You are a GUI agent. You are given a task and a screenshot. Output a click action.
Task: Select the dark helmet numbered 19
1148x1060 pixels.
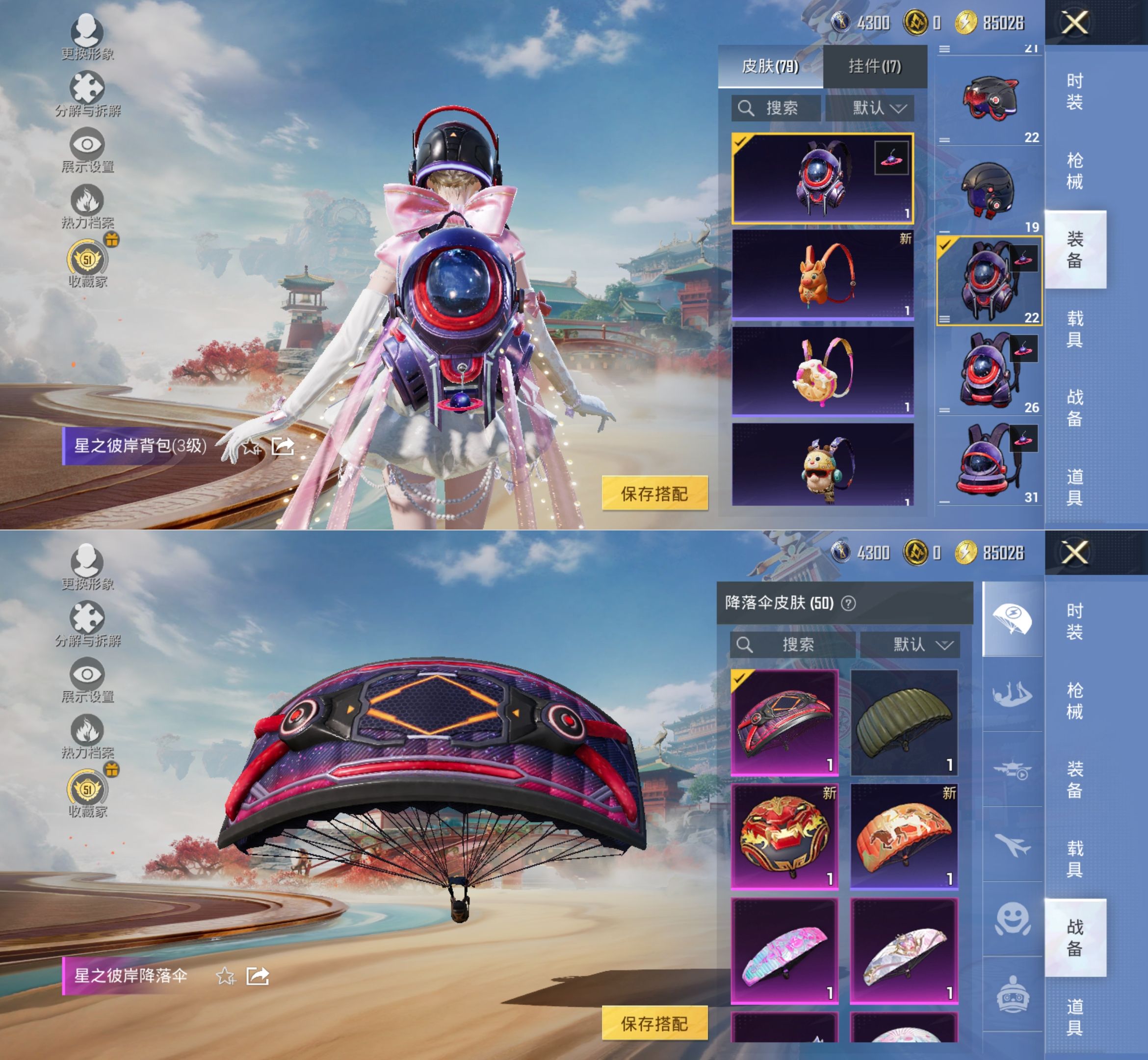(x=989, y=190)
